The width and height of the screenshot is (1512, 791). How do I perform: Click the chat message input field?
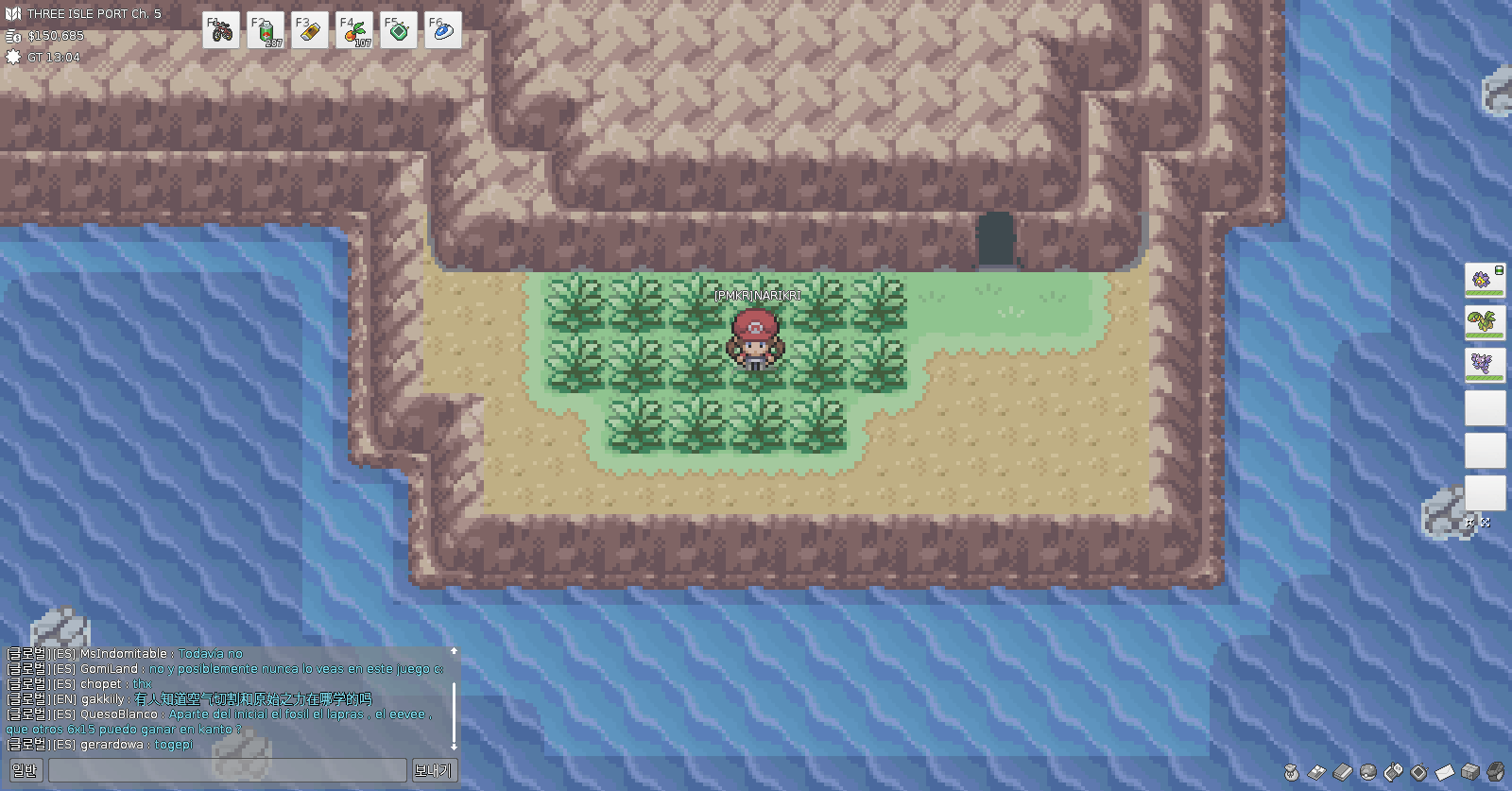227,770
